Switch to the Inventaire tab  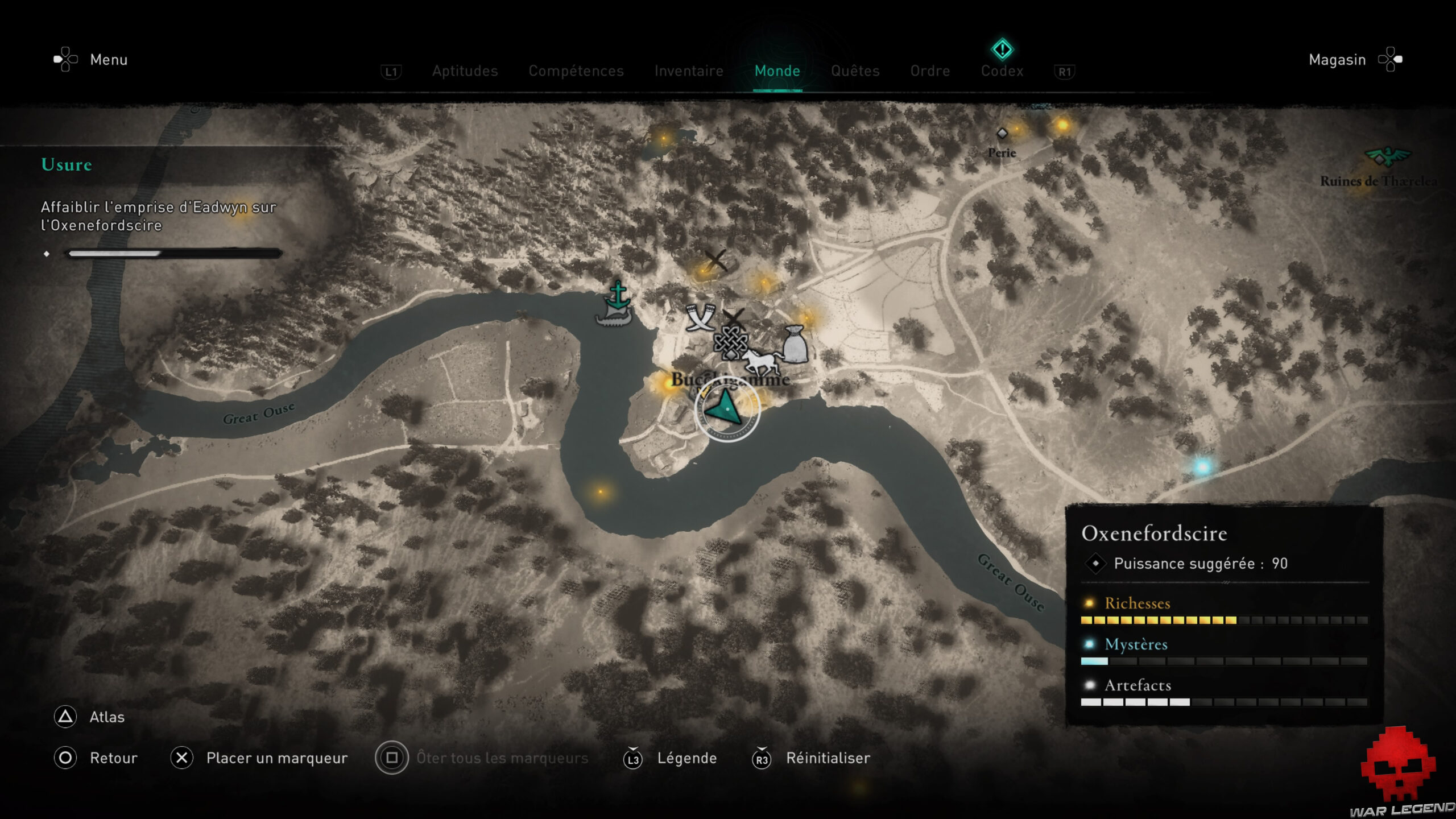pos(689,71)
